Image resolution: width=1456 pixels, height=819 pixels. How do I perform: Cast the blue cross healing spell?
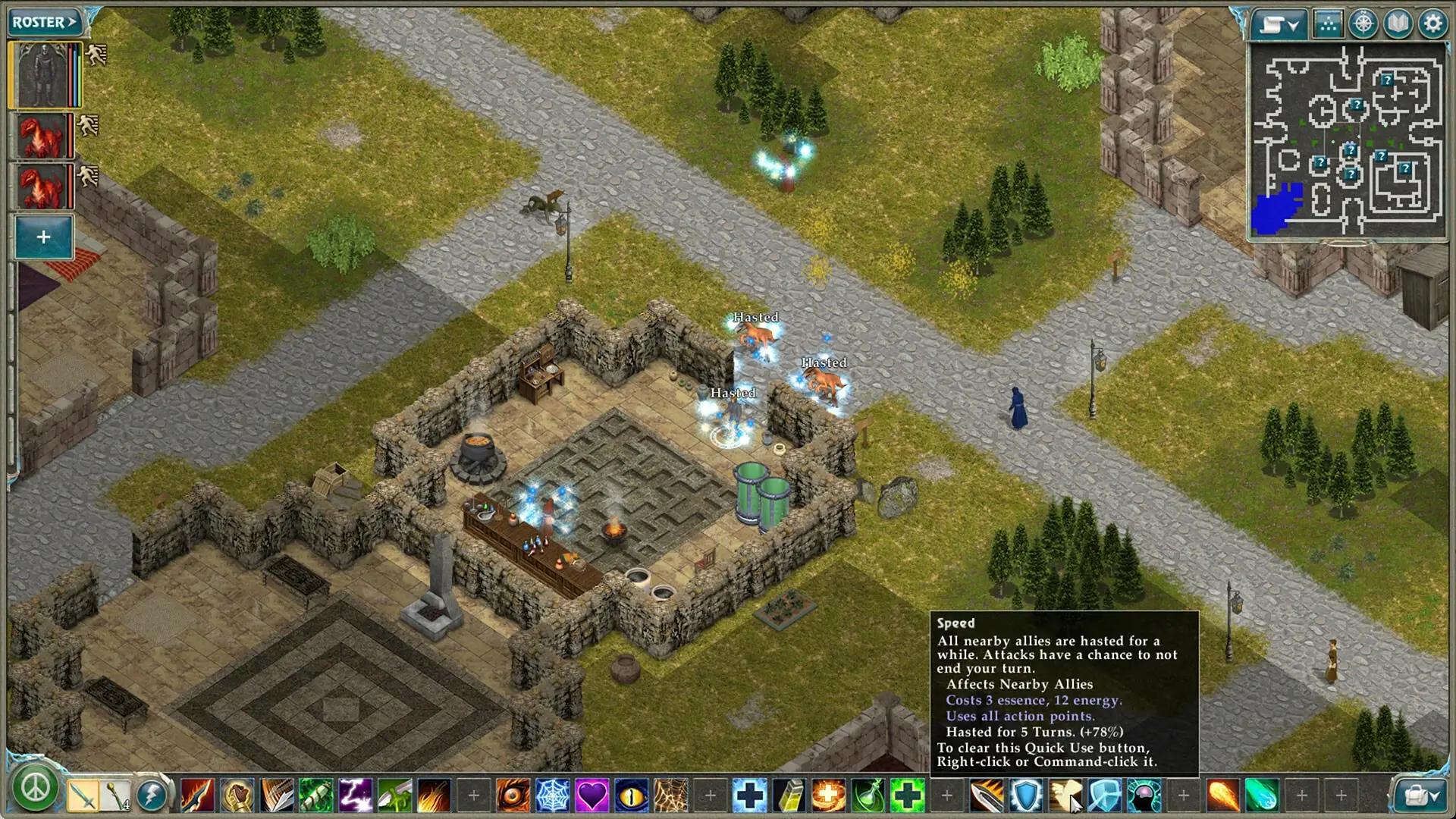point(749,795)
